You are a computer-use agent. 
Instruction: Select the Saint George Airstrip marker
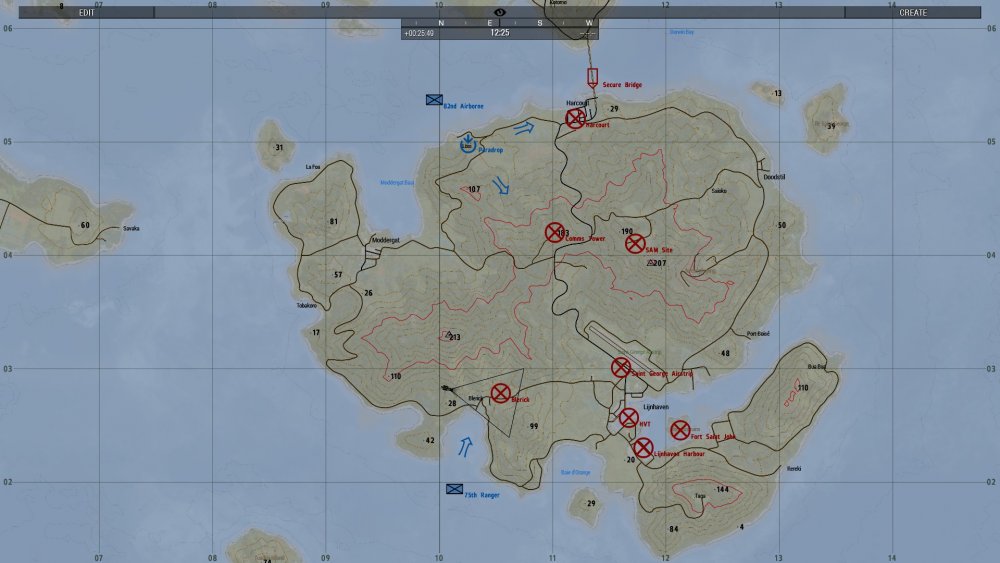click(621, 367)
